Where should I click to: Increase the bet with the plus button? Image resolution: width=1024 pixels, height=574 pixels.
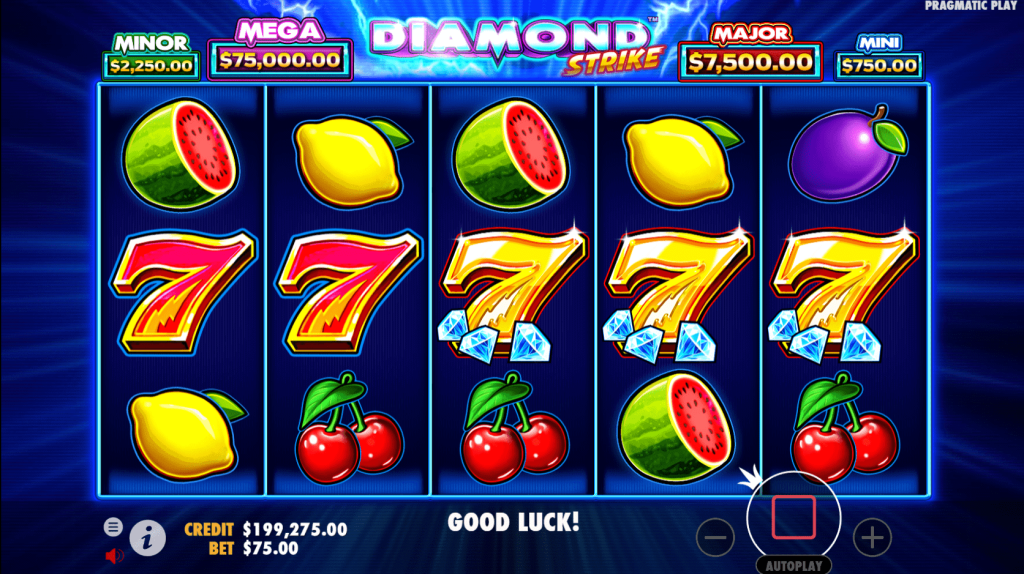tap(872, 538)
